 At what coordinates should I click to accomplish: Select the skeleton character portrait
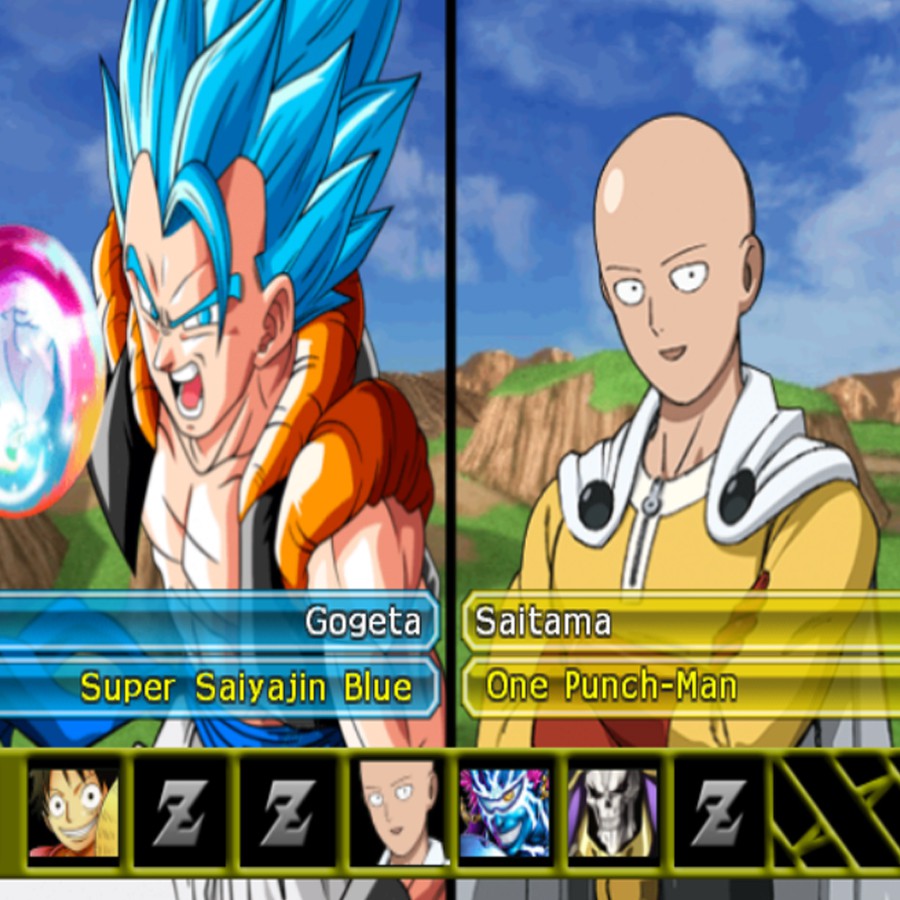pos(612,811)
